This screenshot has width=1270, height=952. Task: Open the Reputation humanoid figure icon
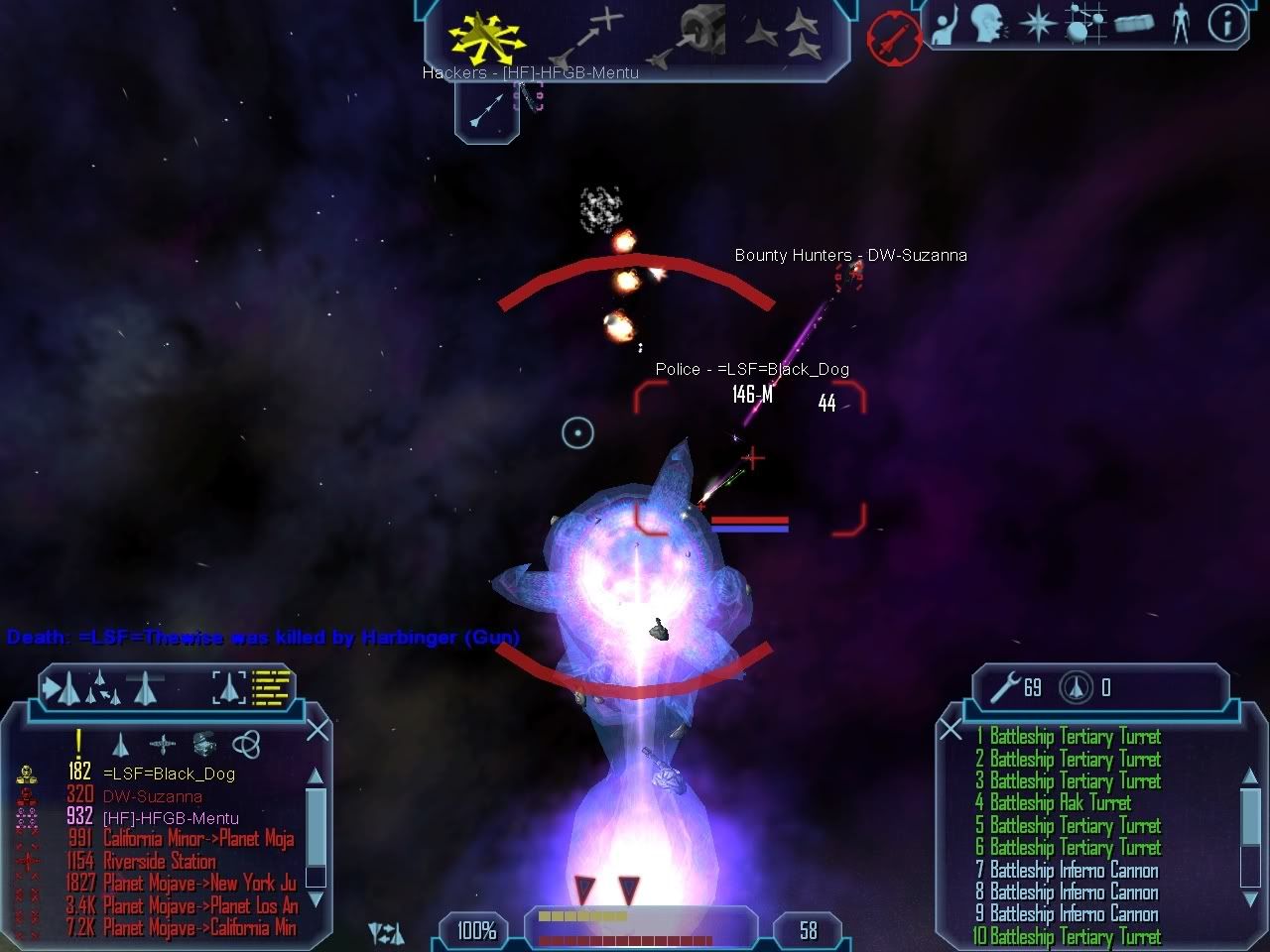[x=1180, y=23]
